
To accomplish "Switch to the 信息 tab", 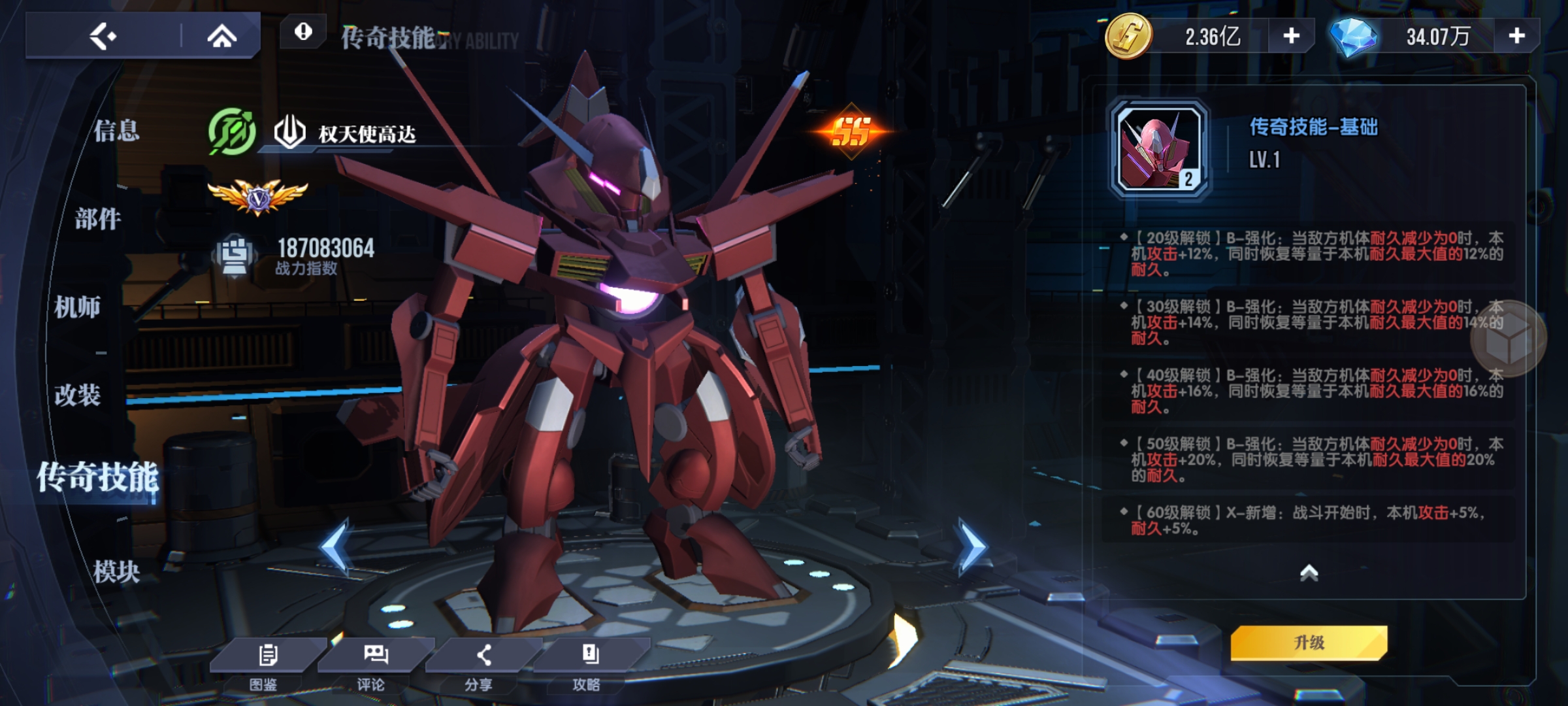I will tap(116, 131).
